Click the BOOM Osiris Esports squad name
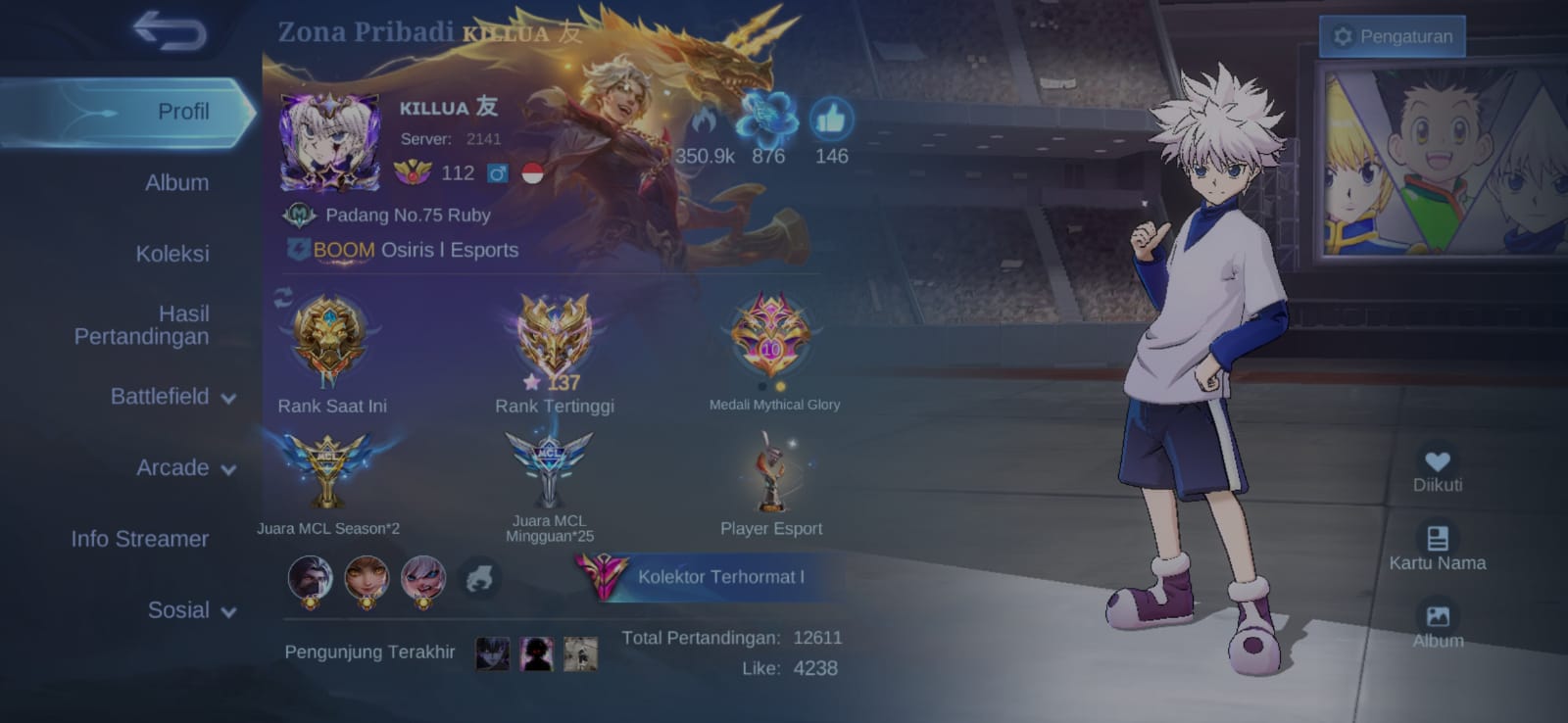1568x723 pixels. [416, 250]
